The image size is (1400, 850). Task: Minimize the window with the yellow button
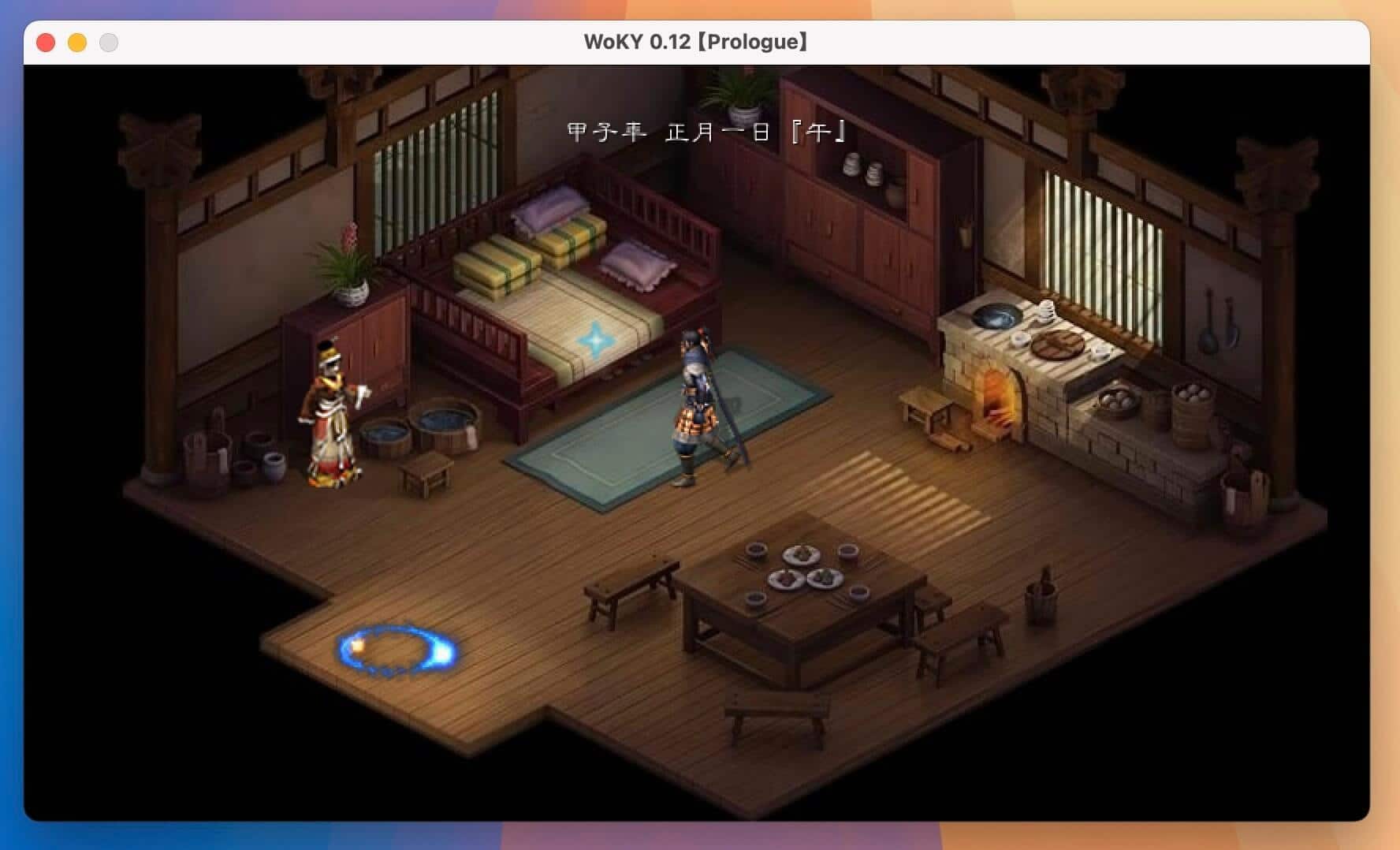[x=77, y=43]
